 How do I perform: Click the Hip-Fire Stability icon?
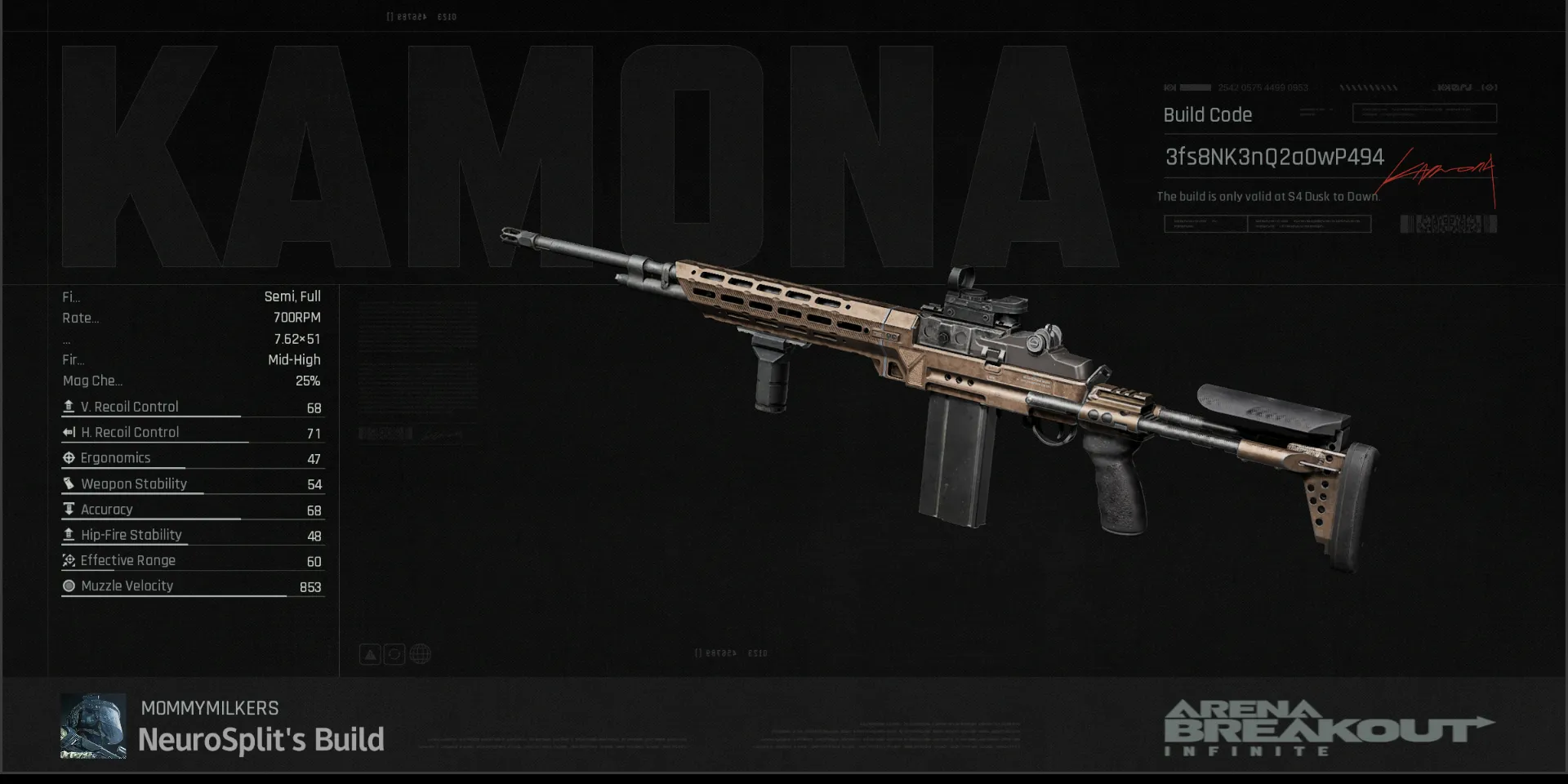(69, 535)
